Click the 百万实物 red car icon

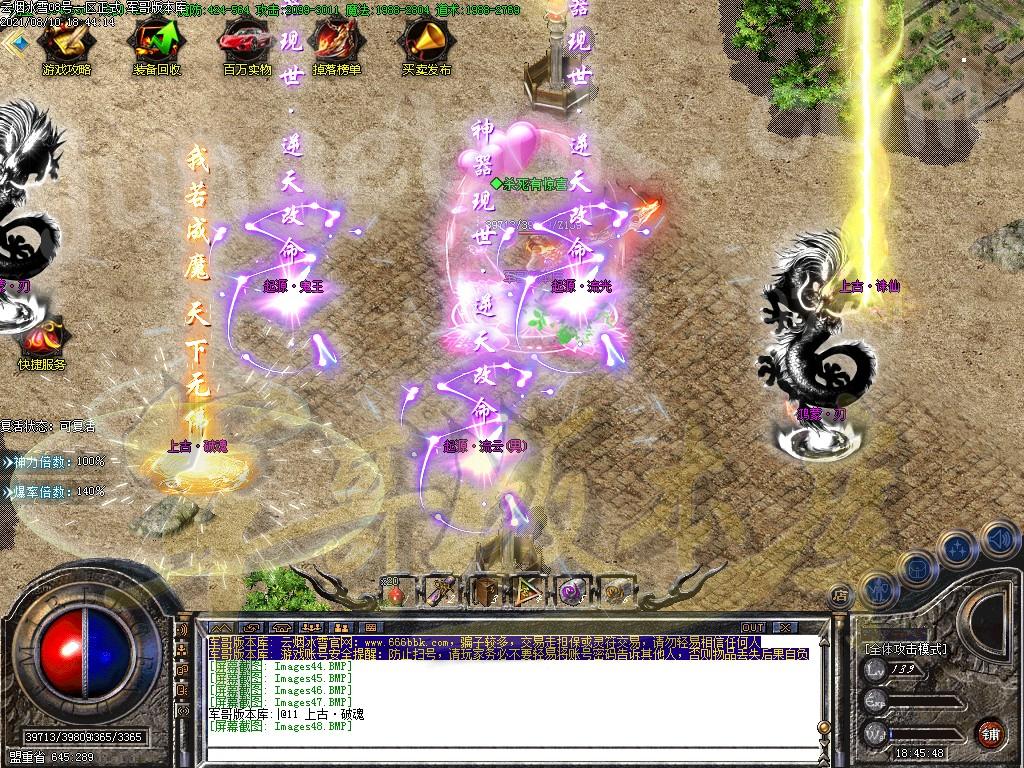(x=246, y=45)
